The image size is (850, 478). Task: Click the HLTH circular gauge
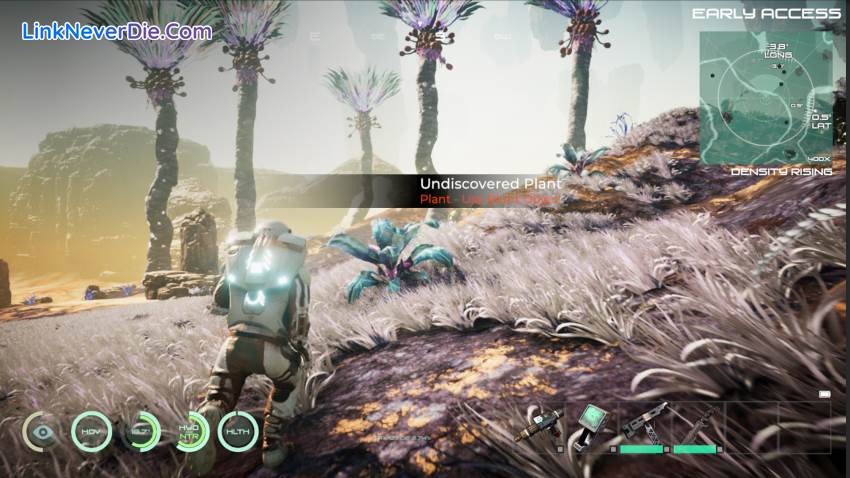[x=237, y=432]
